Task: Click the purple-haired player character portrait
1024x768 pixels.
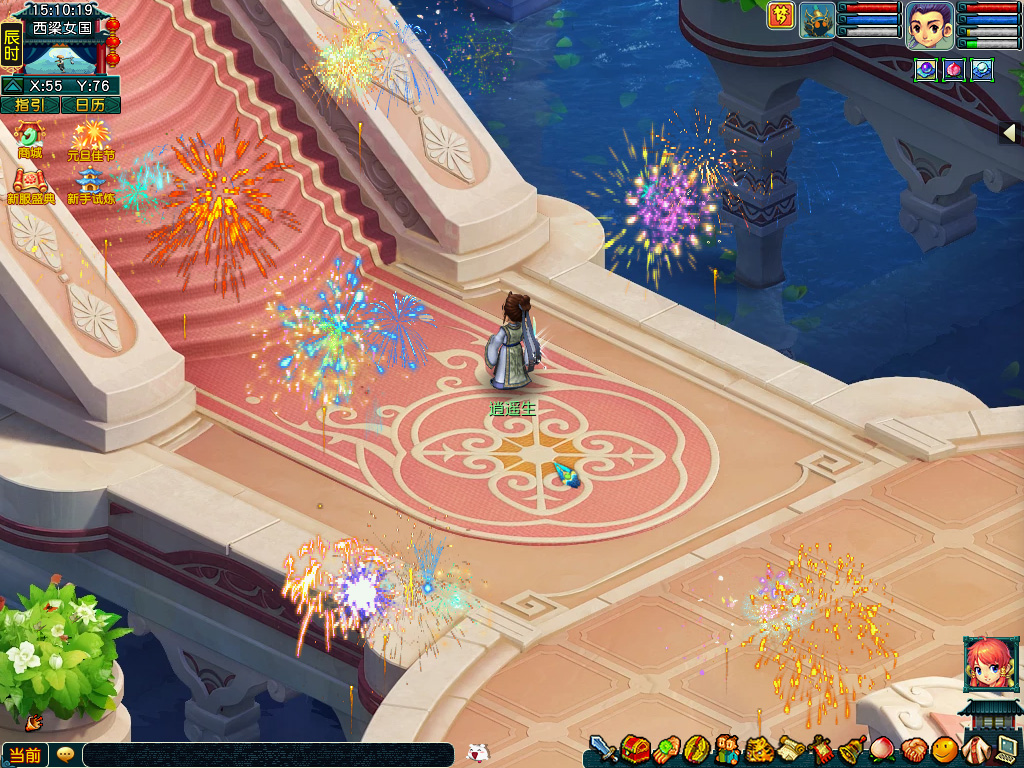Action: [929, 25]
